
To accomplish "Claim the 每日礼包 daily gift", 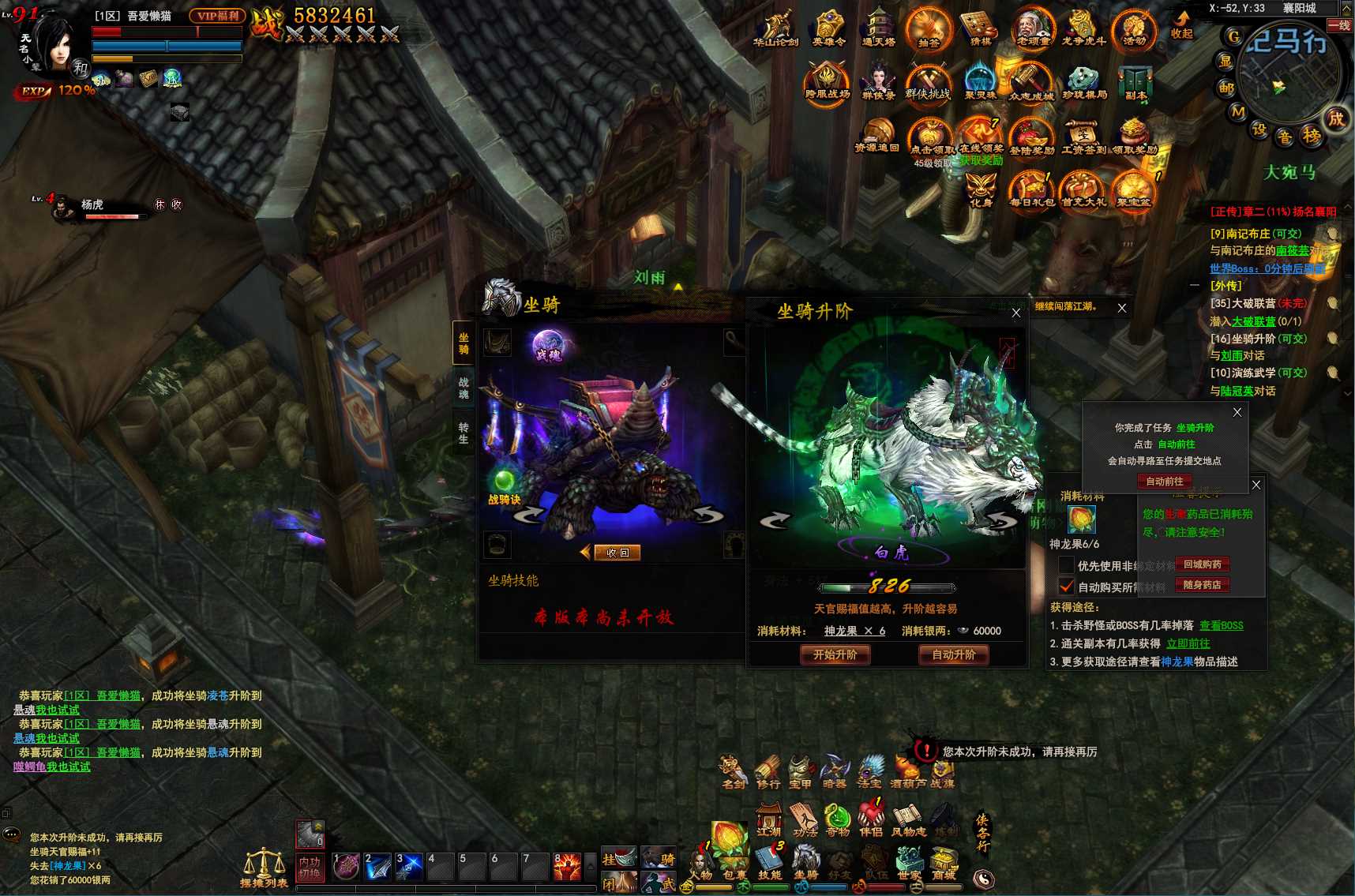I will (x=1031, y=191).
